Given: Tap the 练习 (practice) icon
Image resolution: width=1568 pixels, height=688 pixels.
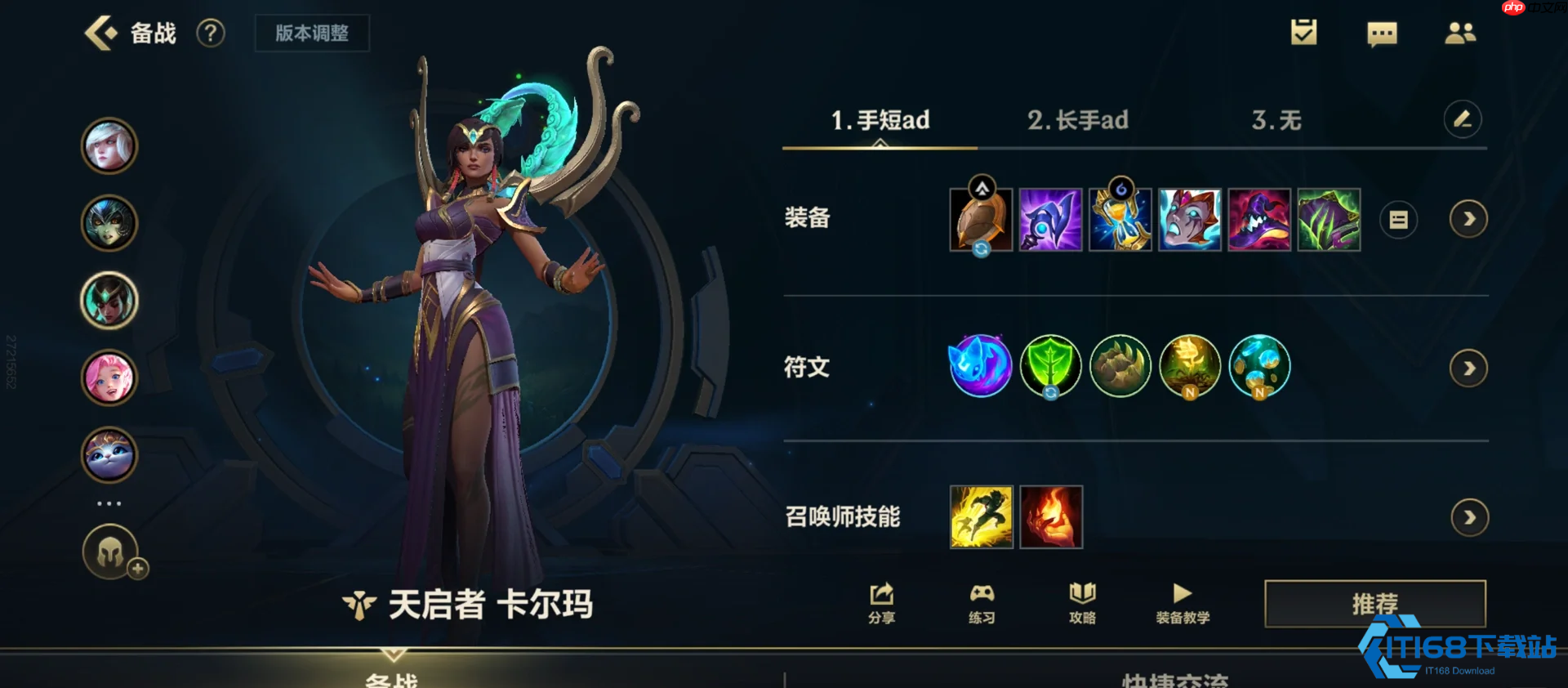Looking at the screenshot, I should click(x=981, y=603).
